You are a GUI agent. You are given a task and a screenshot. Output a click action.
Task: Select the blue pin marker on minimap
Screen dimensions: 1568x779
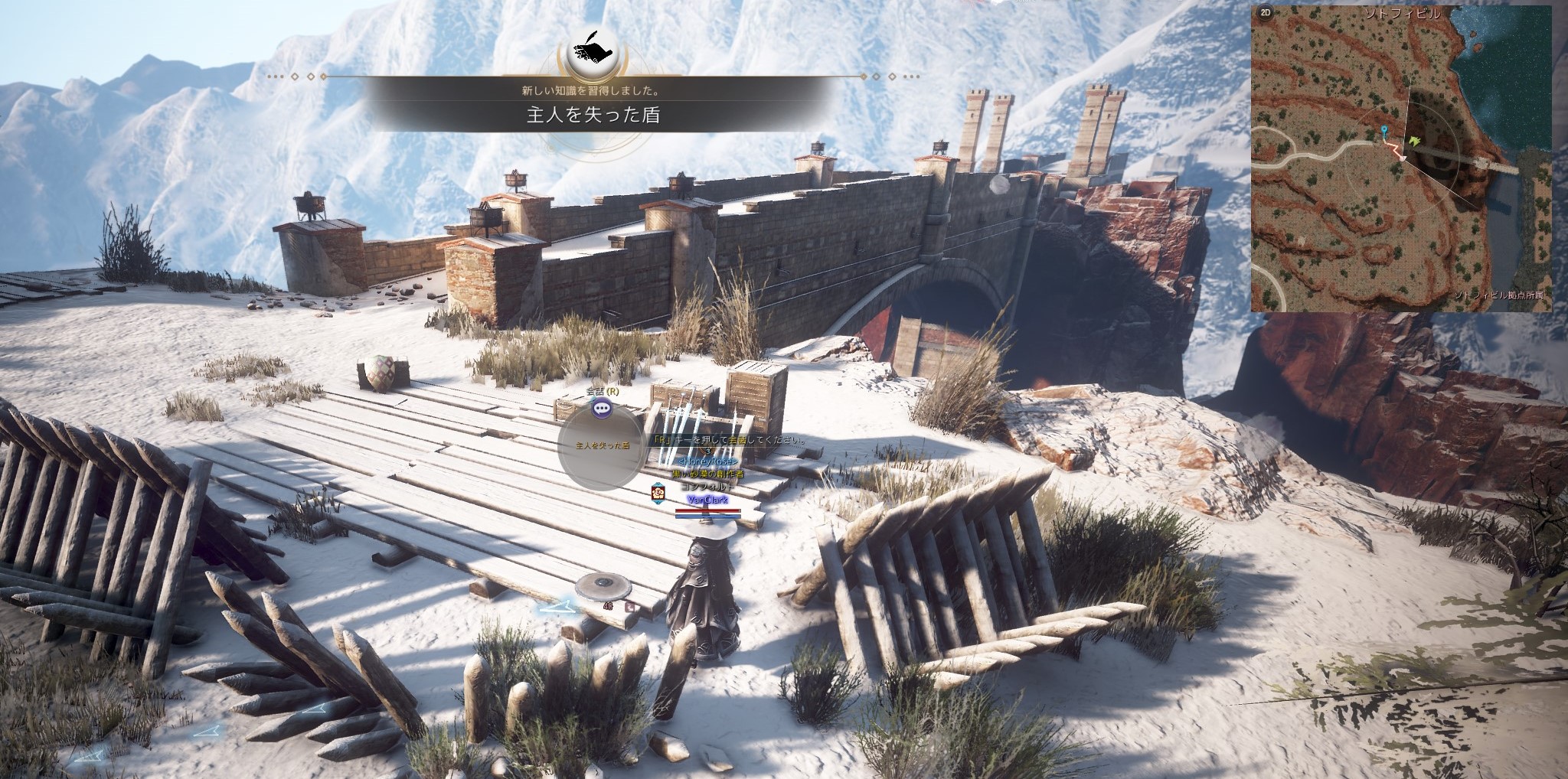(x=1384, y=132)
